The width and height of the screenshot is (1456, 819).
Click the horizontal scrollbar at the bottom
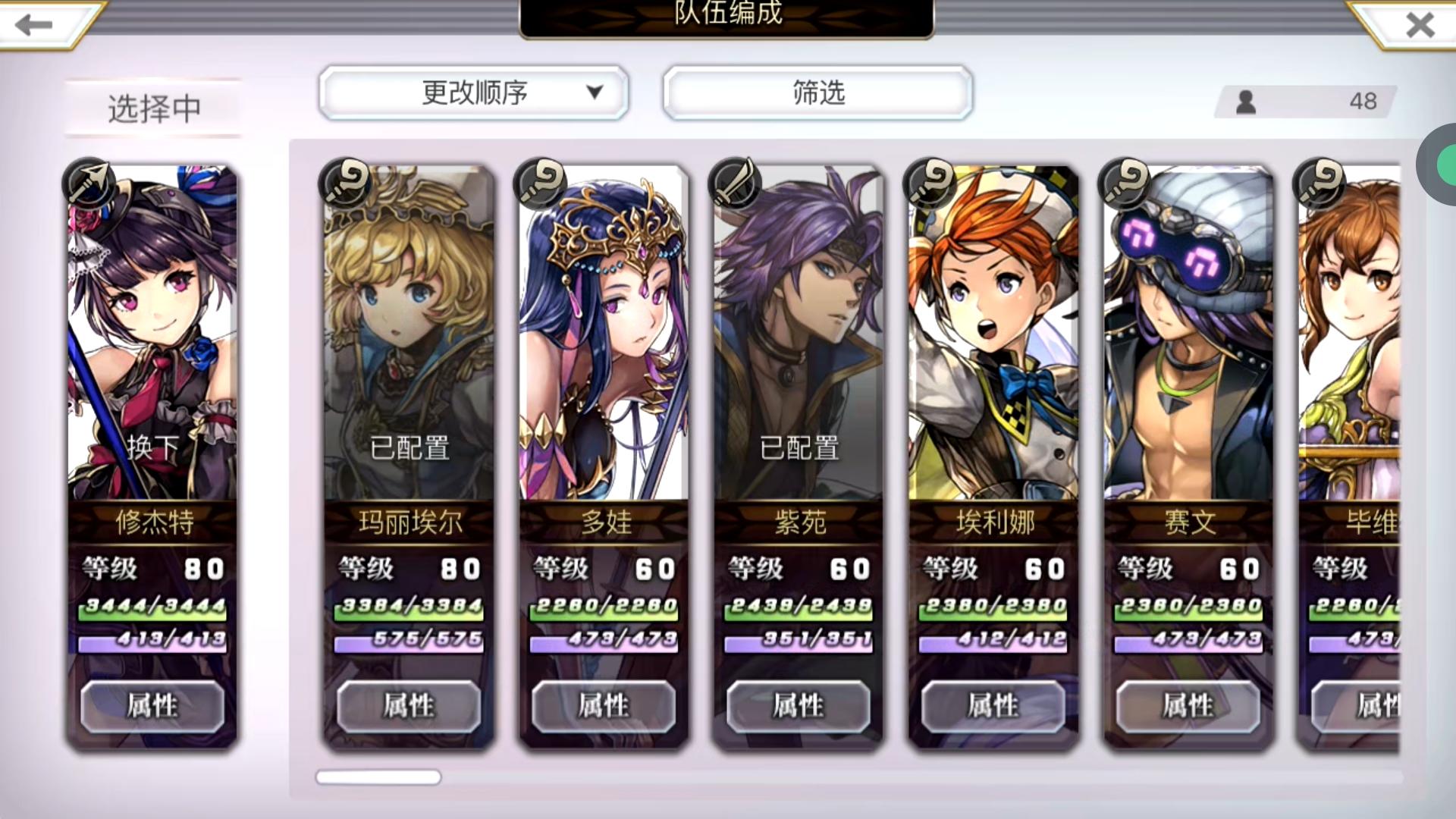click(378, 777)
